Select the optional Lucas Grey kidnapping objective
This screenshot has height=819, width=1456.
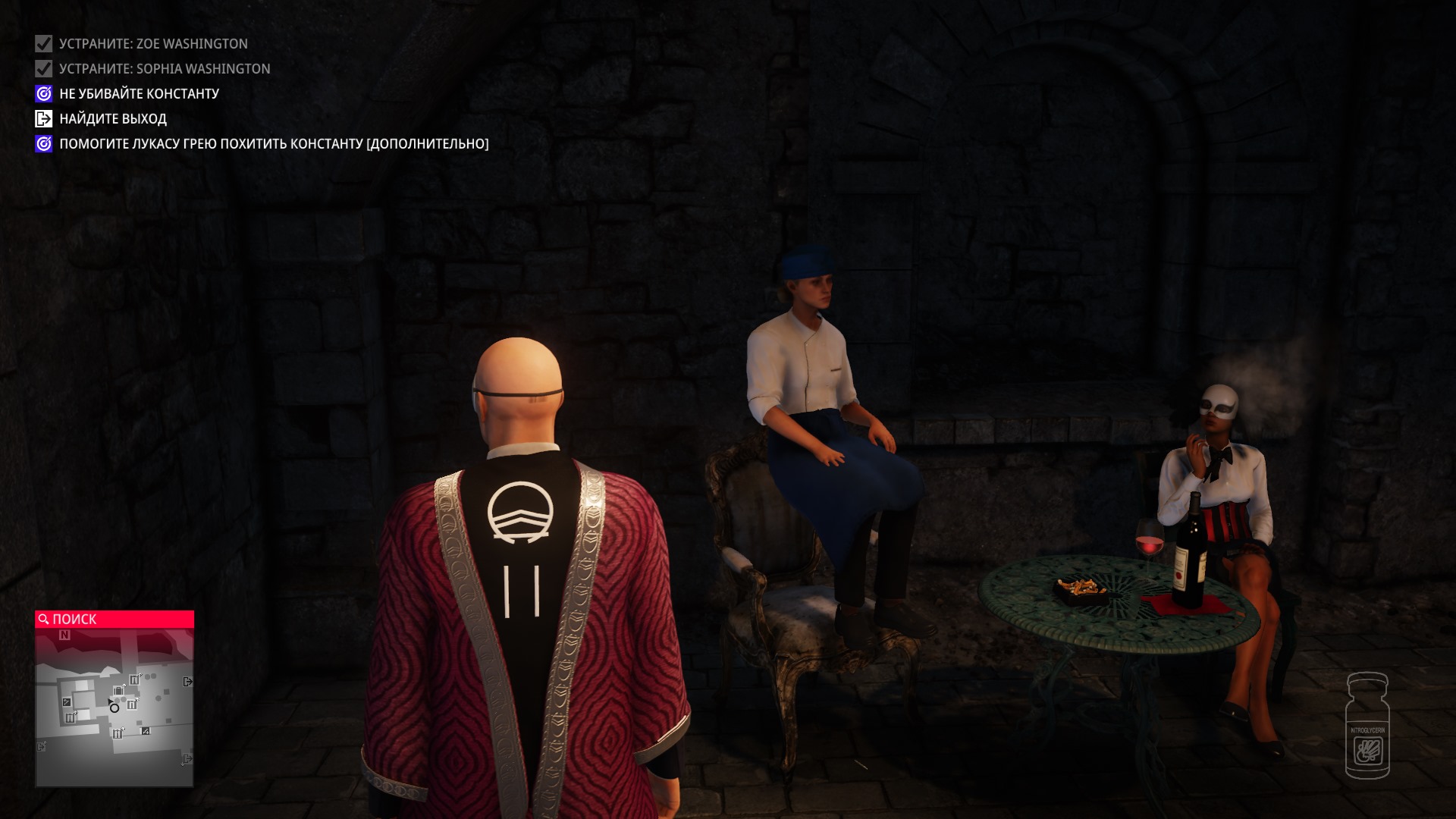[273, 144]
